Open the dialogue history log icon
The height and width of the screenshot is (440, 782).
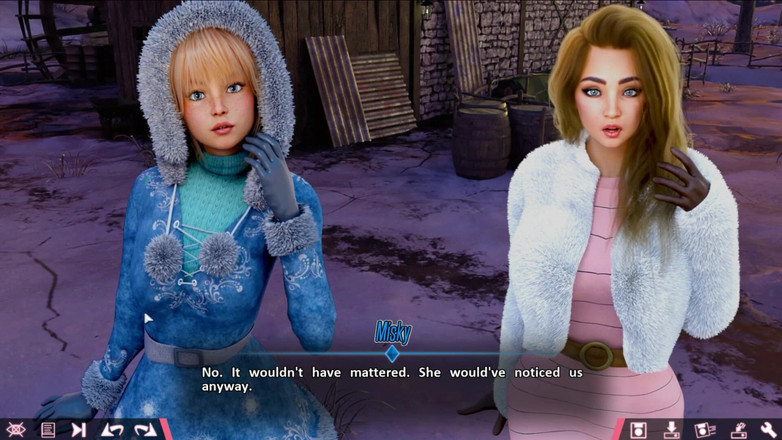pyautogui.click(x=47, y=430)
